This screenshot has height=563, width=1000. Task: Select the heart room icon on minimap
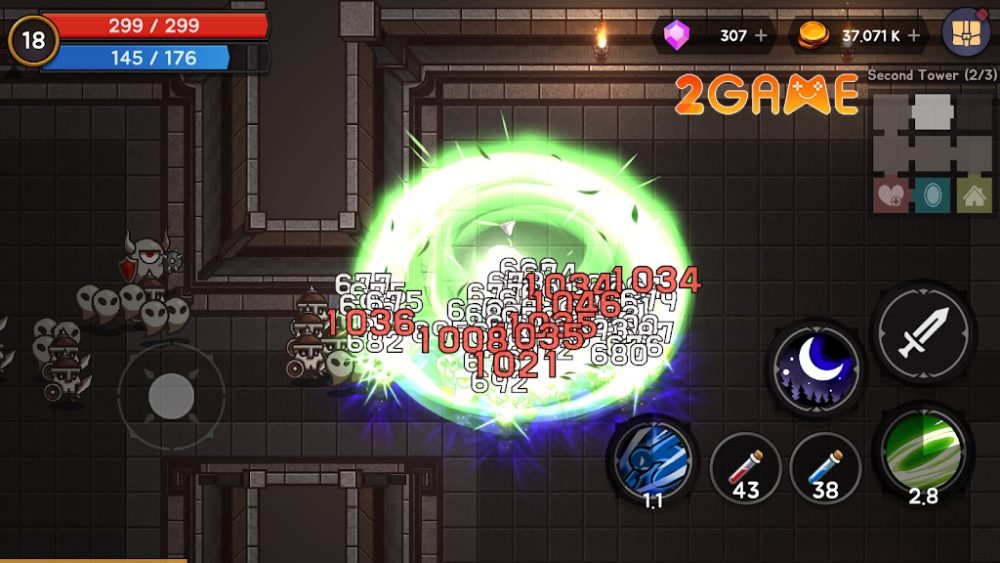891,194
